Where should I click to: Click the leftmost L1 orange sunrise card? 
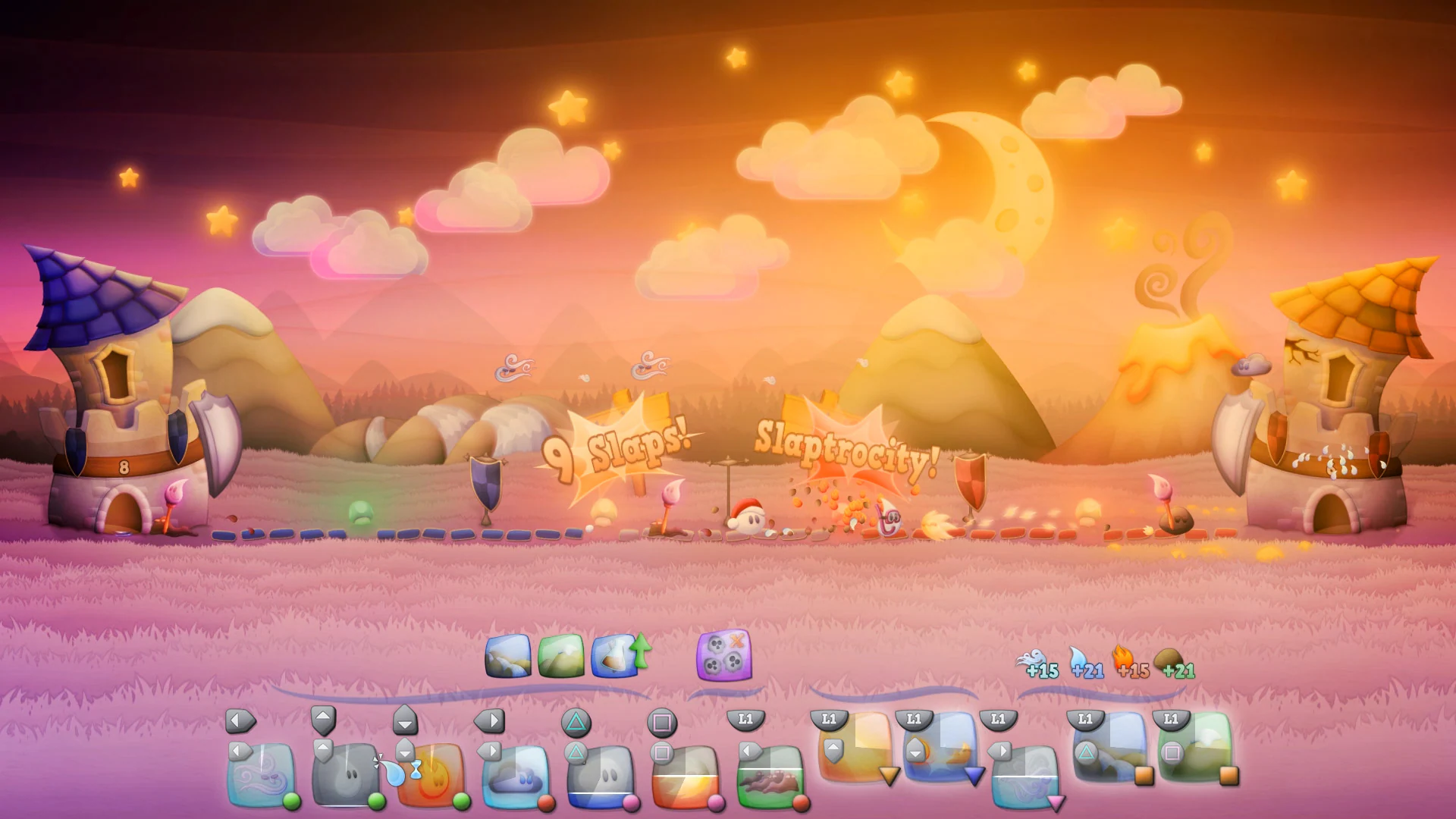[855, 758]
